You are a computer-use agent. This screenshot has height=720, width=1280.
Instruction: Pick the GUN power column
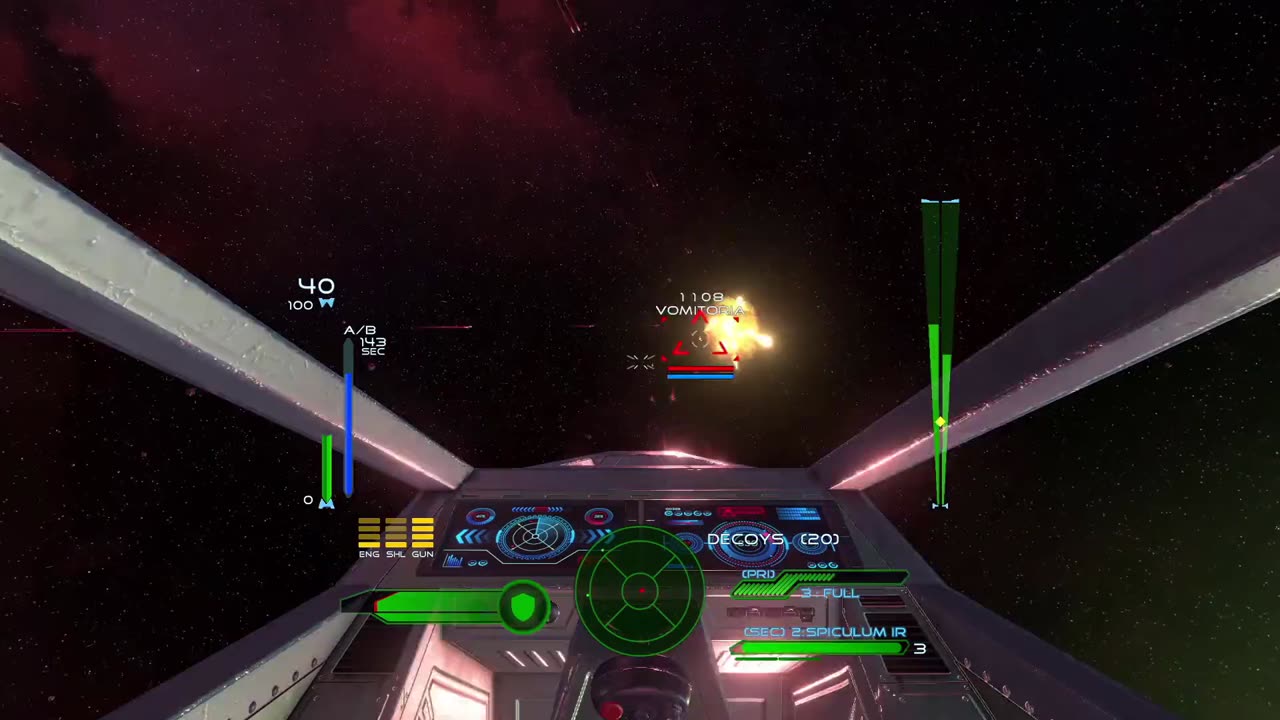423,533
